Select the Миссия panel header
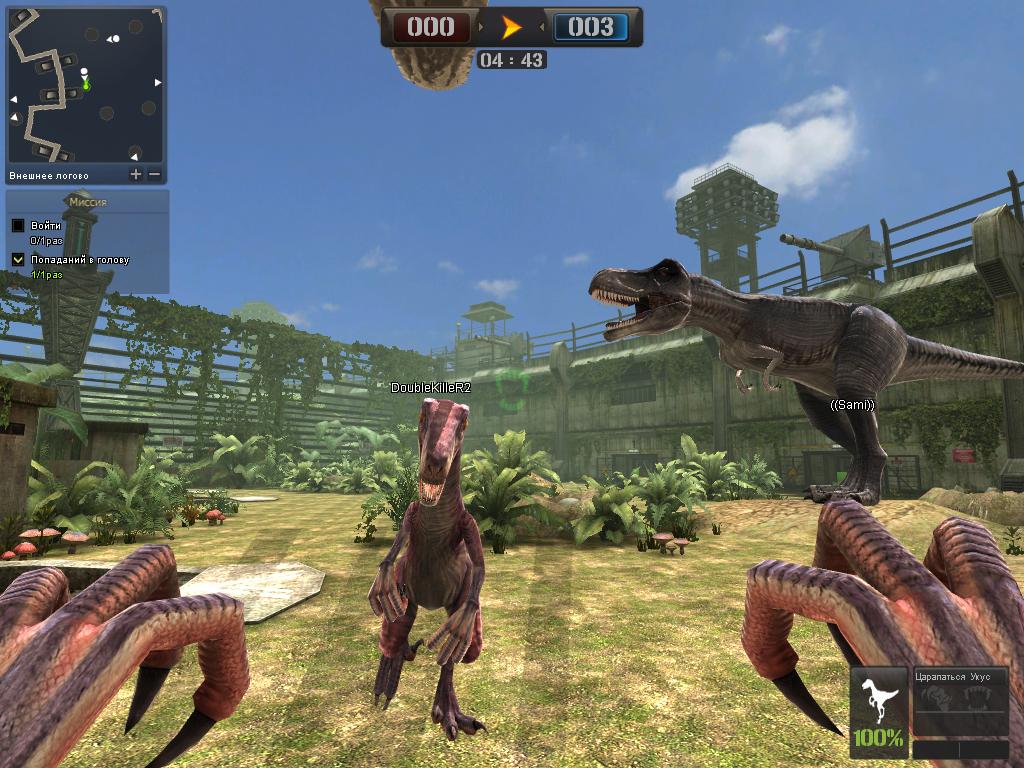This screenshot has width=1024, height=768. point(88,202)
